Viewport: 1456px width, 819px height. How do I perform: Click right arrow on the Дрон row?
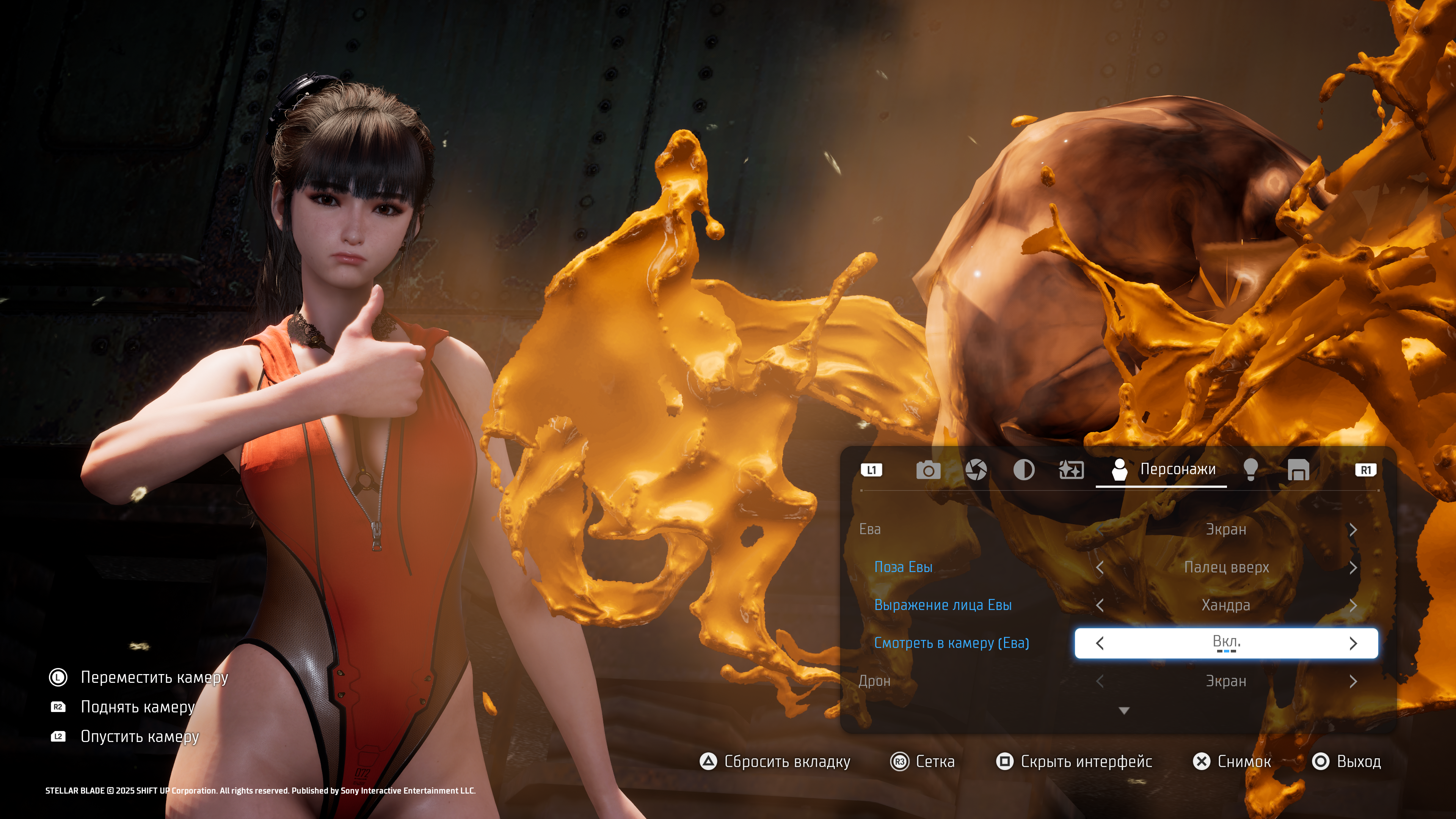(x=1353, y=682)
